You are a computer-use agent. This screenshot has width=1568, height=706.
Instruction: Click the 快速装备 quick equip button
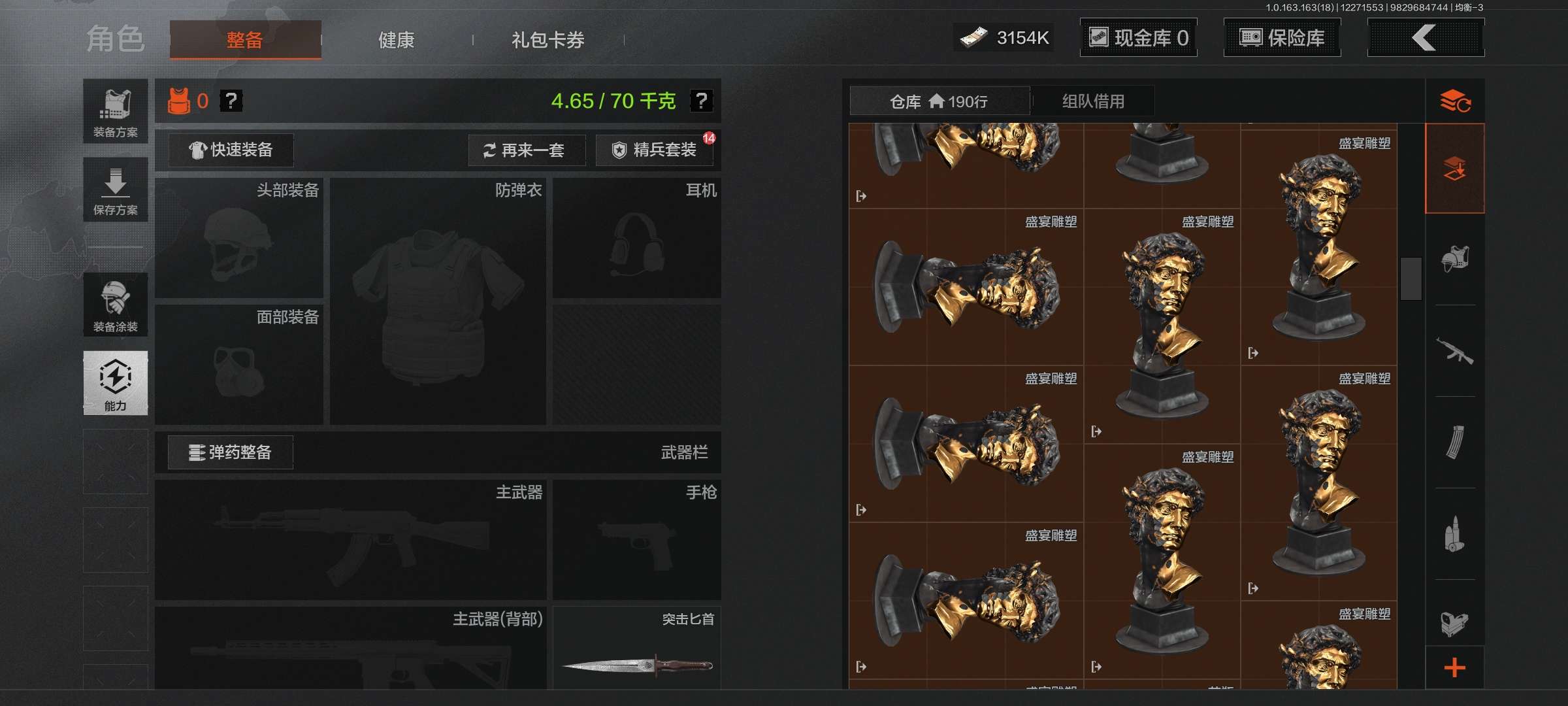click(x=230, y=150)
